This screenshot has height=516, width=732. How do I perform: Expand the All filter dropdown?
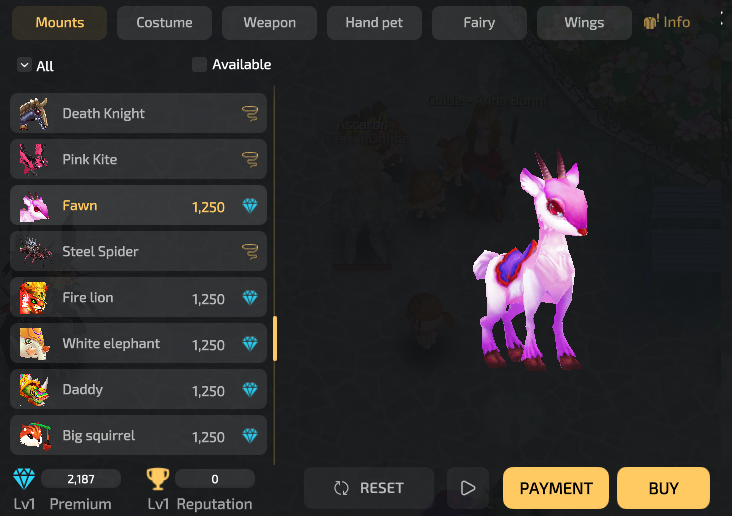coord(36,66)
